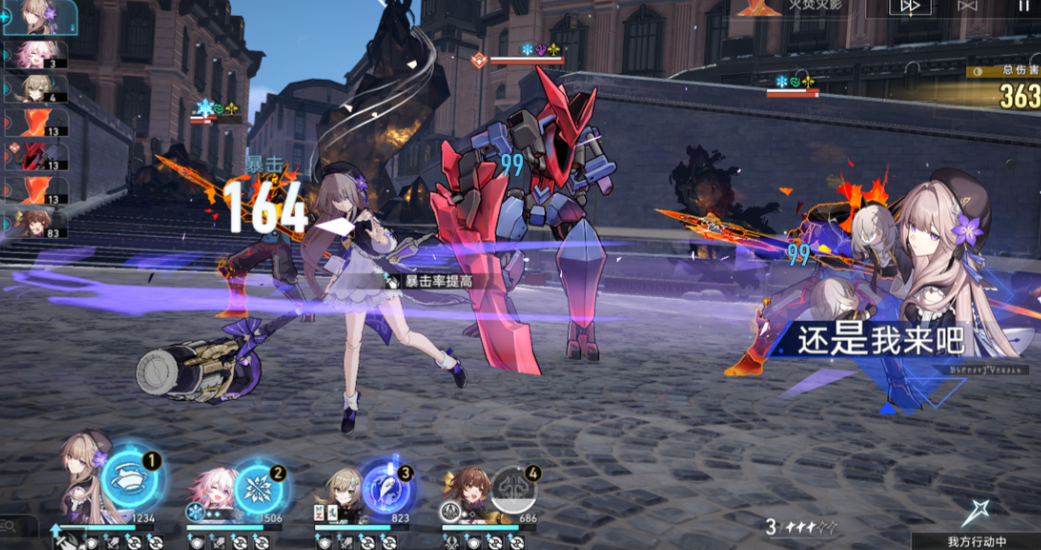Viewport: 1041px width, 550px height.
Task: Check Herta's active turn-order card
Action: click(38, 18)
